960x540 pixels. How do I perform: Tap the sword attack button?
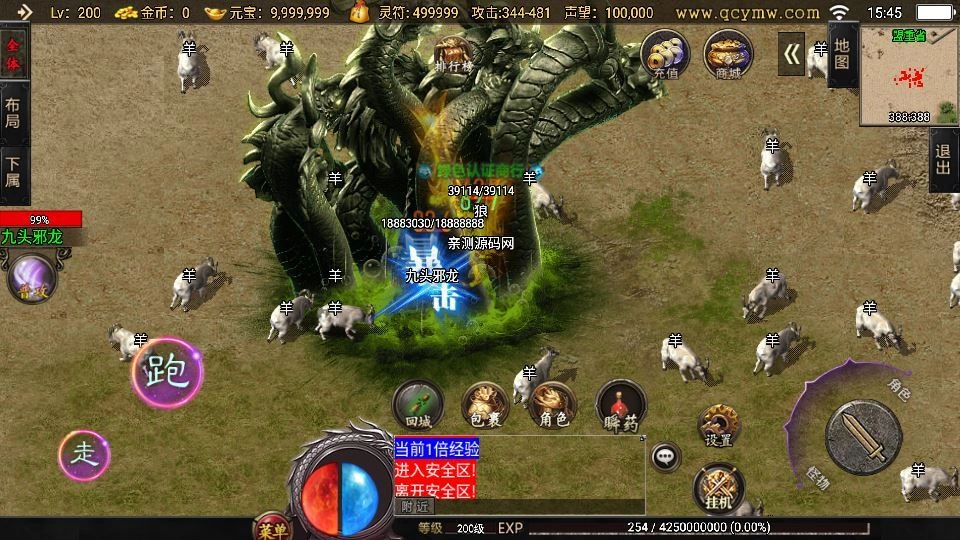(x=864, y=437)
